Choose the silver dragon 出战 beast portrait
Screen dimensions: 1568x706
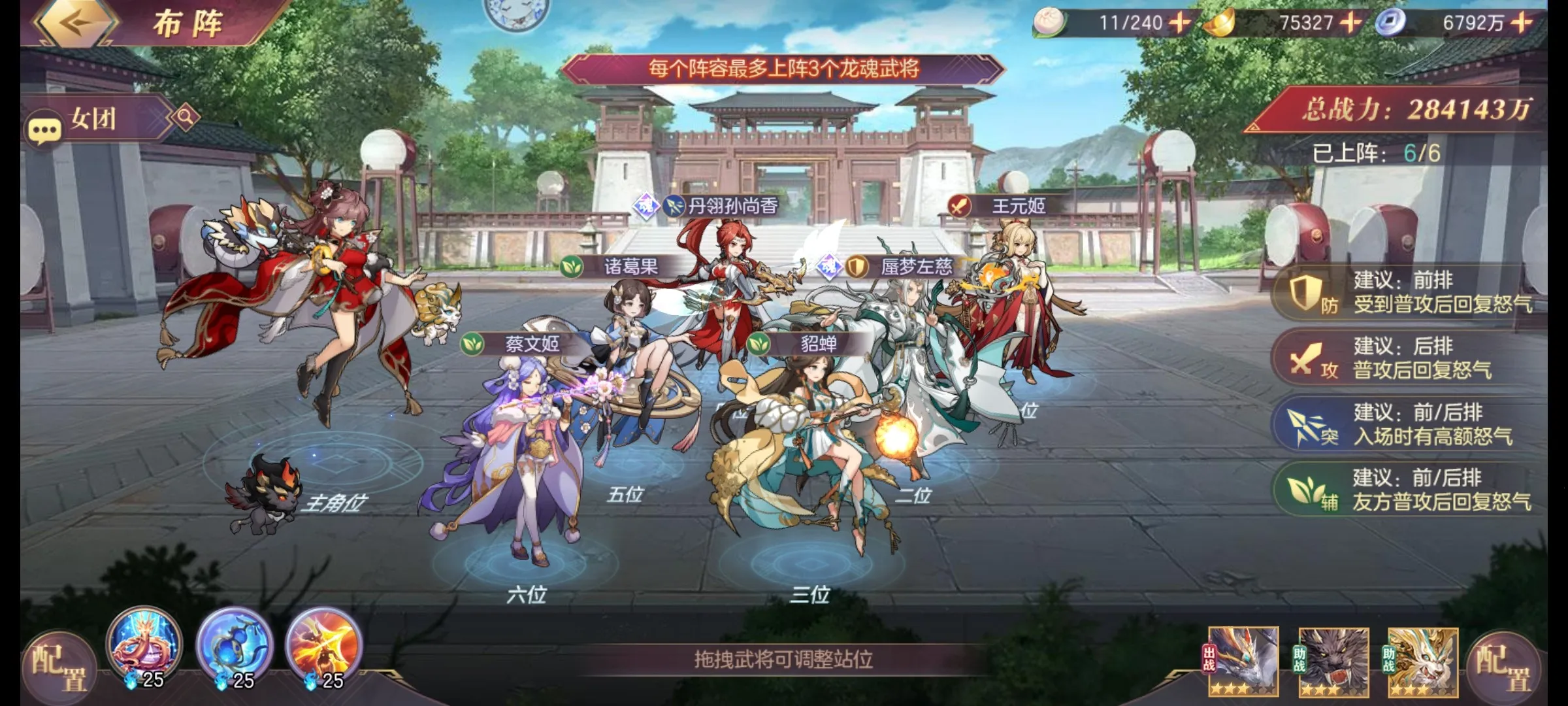(1243, 662)
